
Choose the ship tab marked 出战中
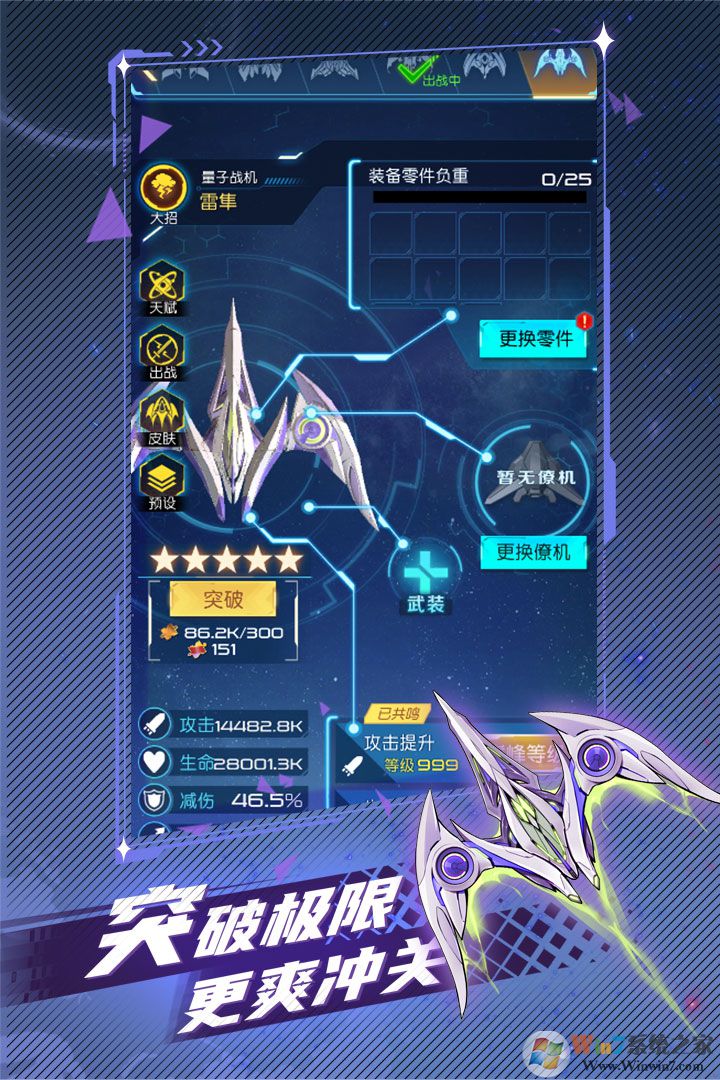pos(429,69)
